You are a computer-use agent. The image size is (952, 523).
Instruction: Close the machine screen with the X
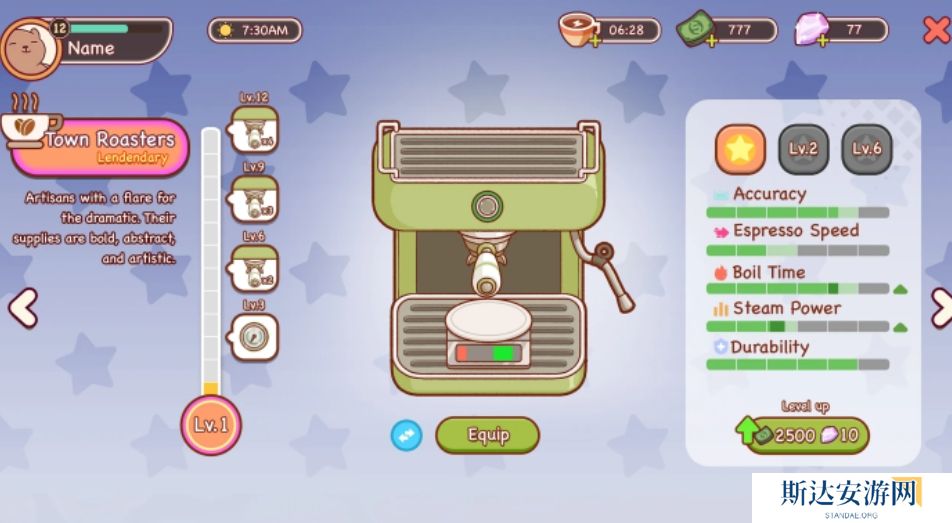935,29
